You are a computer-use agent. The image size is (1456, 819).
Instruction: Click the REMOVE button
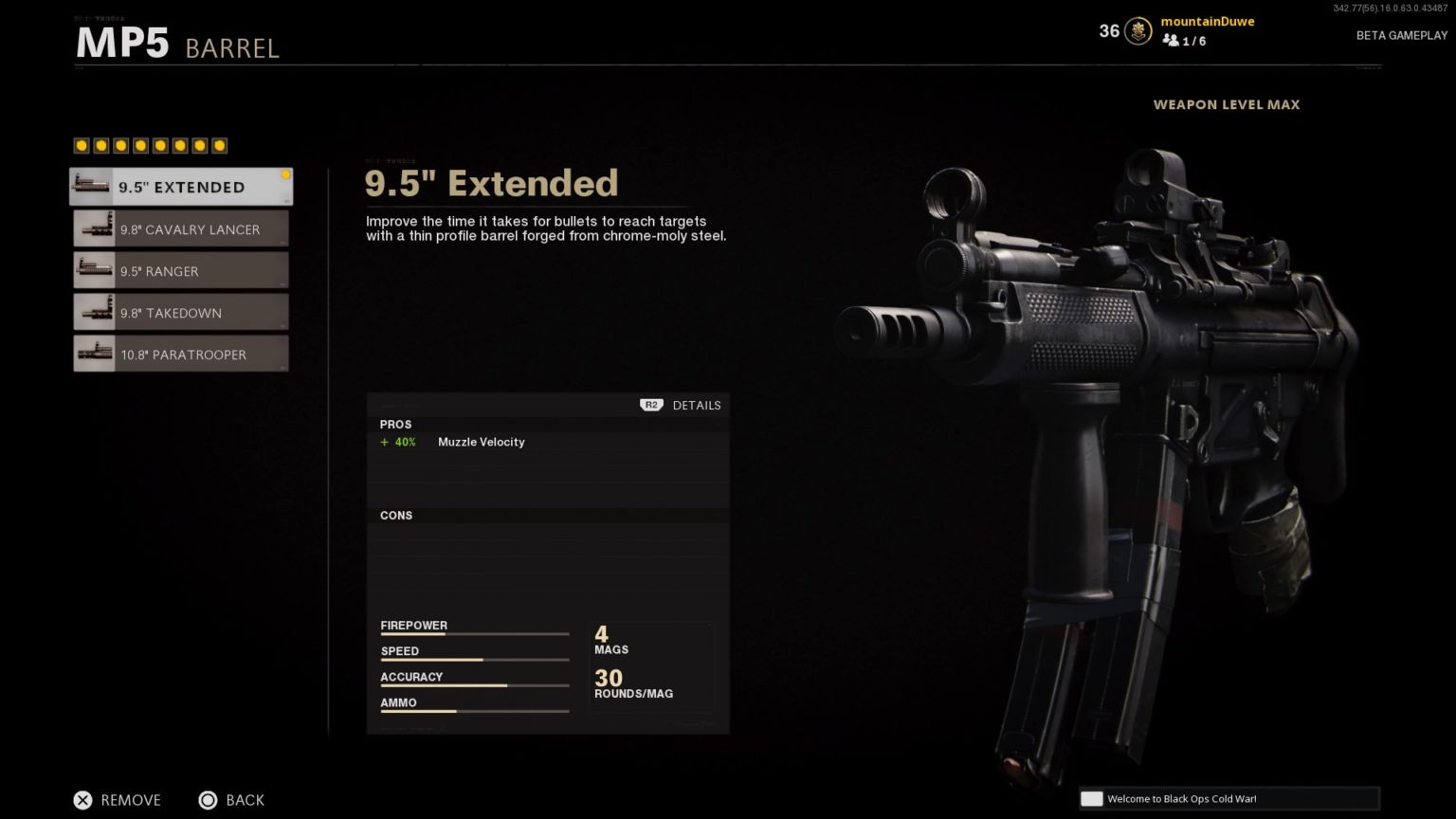131,800
